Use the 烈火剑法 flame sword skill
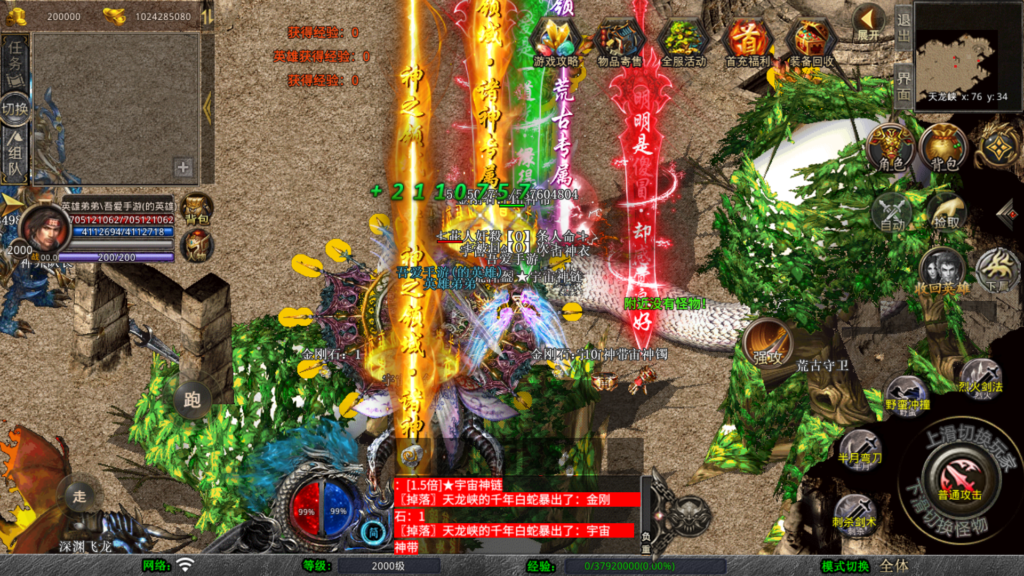The width and height of the screenshot is (1024, 576). point(979,376)
